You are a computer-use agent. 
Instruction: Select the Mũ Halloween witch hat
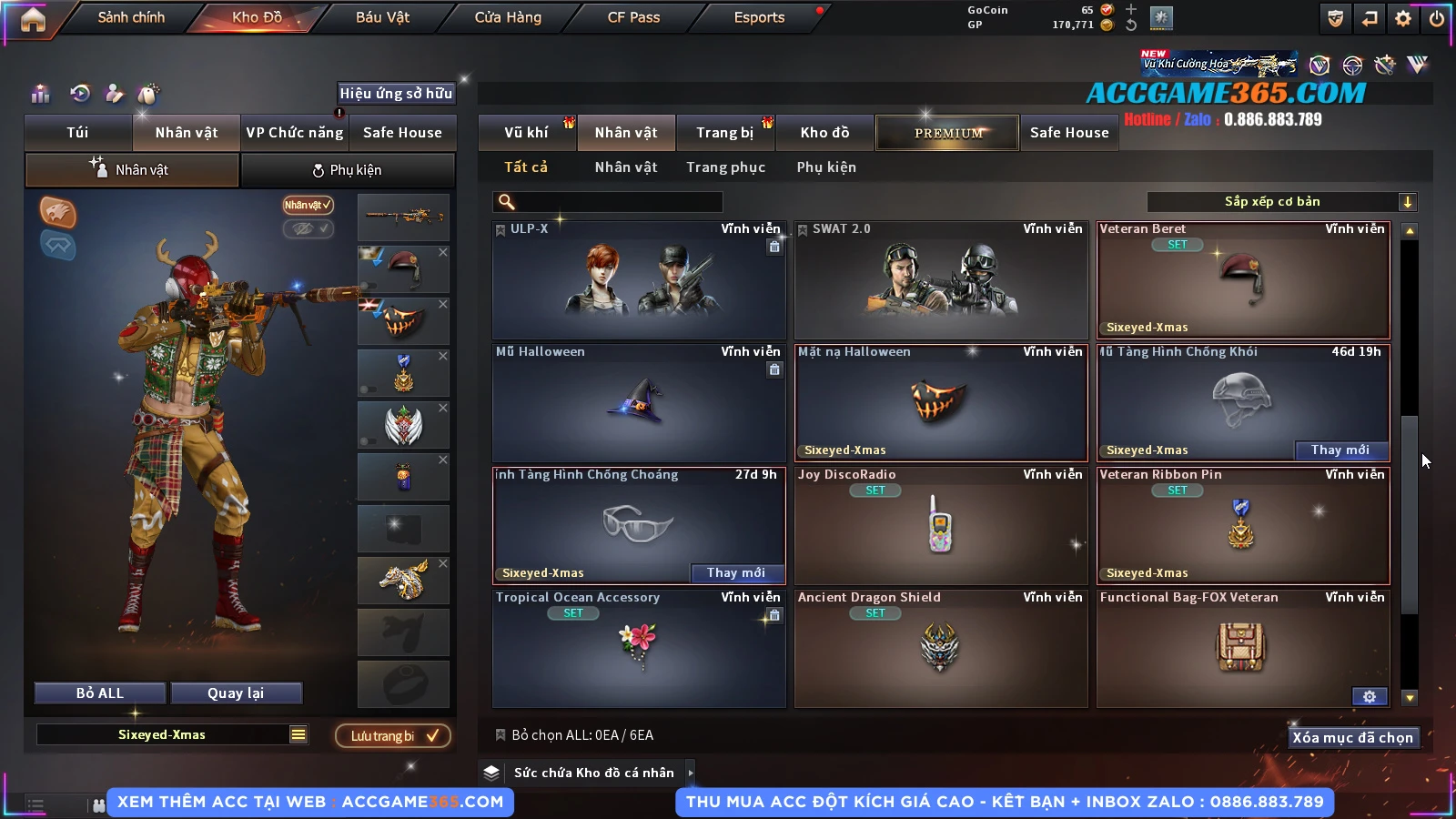(x=639, y=402)
